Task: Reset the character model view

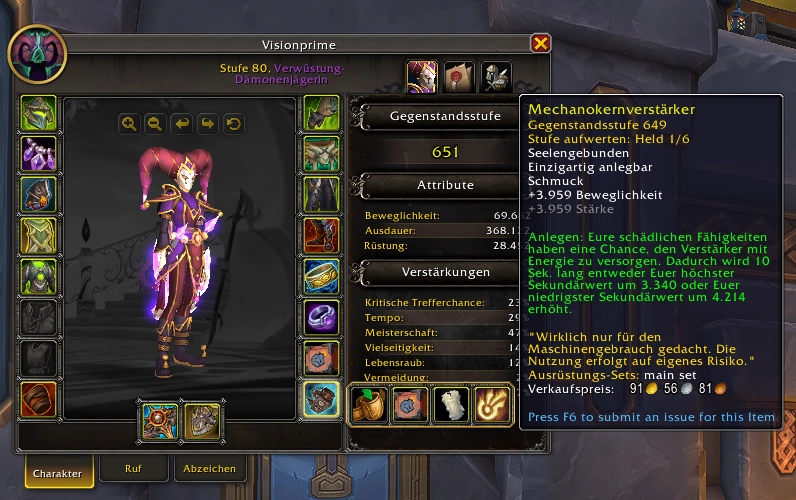Action: [x=233, y=123]
